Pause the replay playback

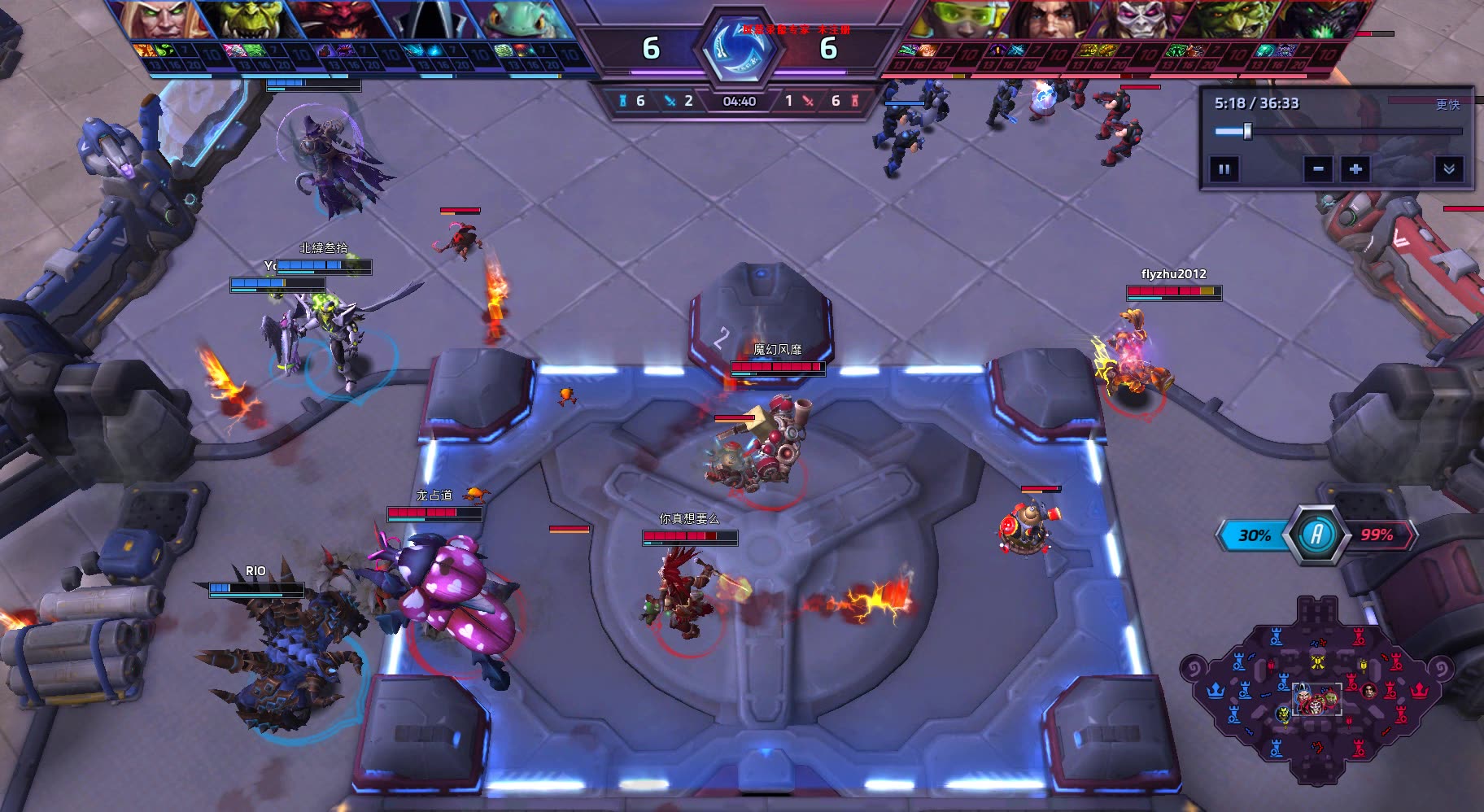coord(1224,169)
